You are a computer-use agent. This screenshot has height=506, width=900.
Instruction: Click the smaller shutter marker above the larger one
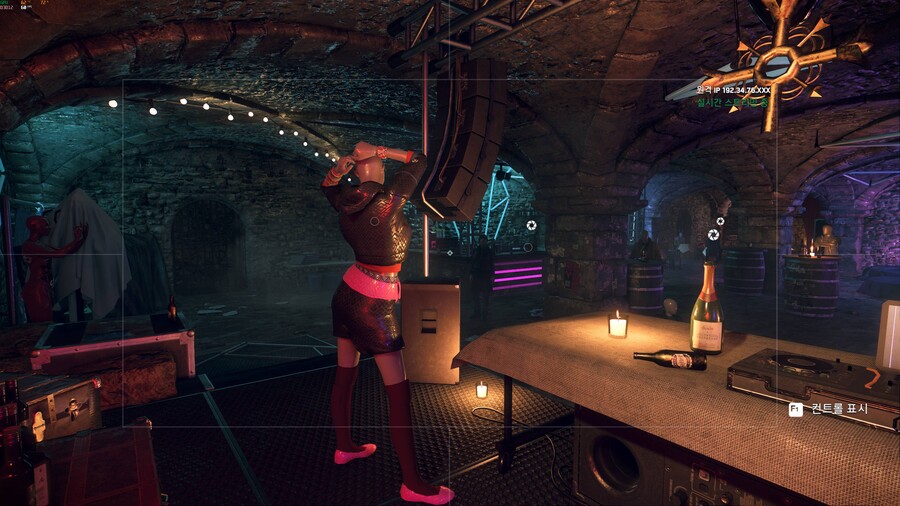pyautogui.click(x=720, y=221)
